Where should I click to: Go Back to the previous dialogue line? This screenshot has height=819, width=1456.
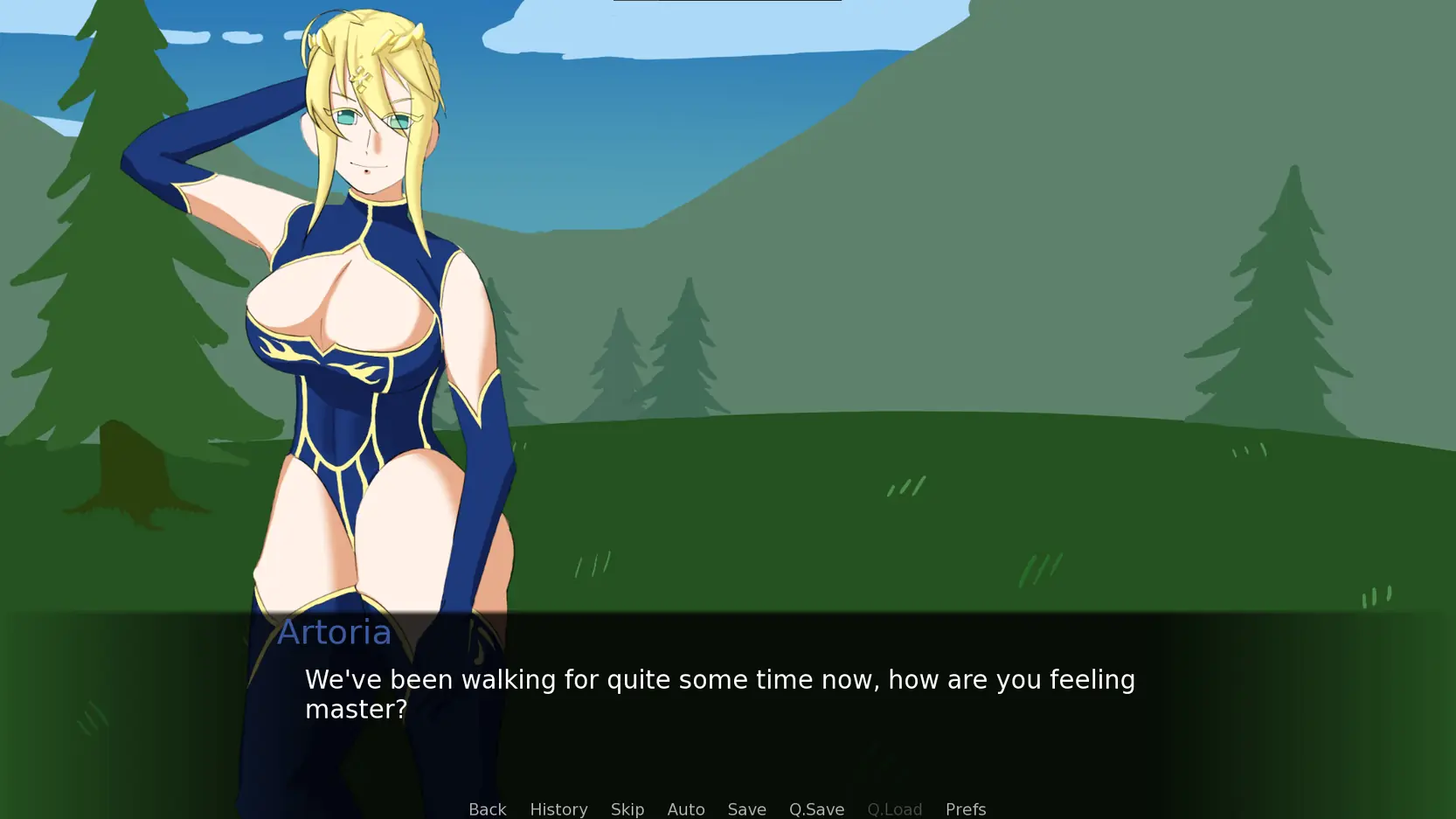point(487,809)
